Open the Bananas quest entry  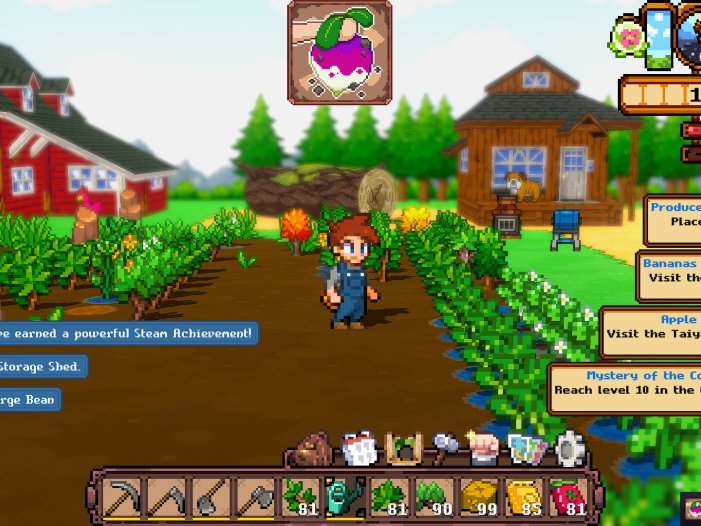coord(668,273)
